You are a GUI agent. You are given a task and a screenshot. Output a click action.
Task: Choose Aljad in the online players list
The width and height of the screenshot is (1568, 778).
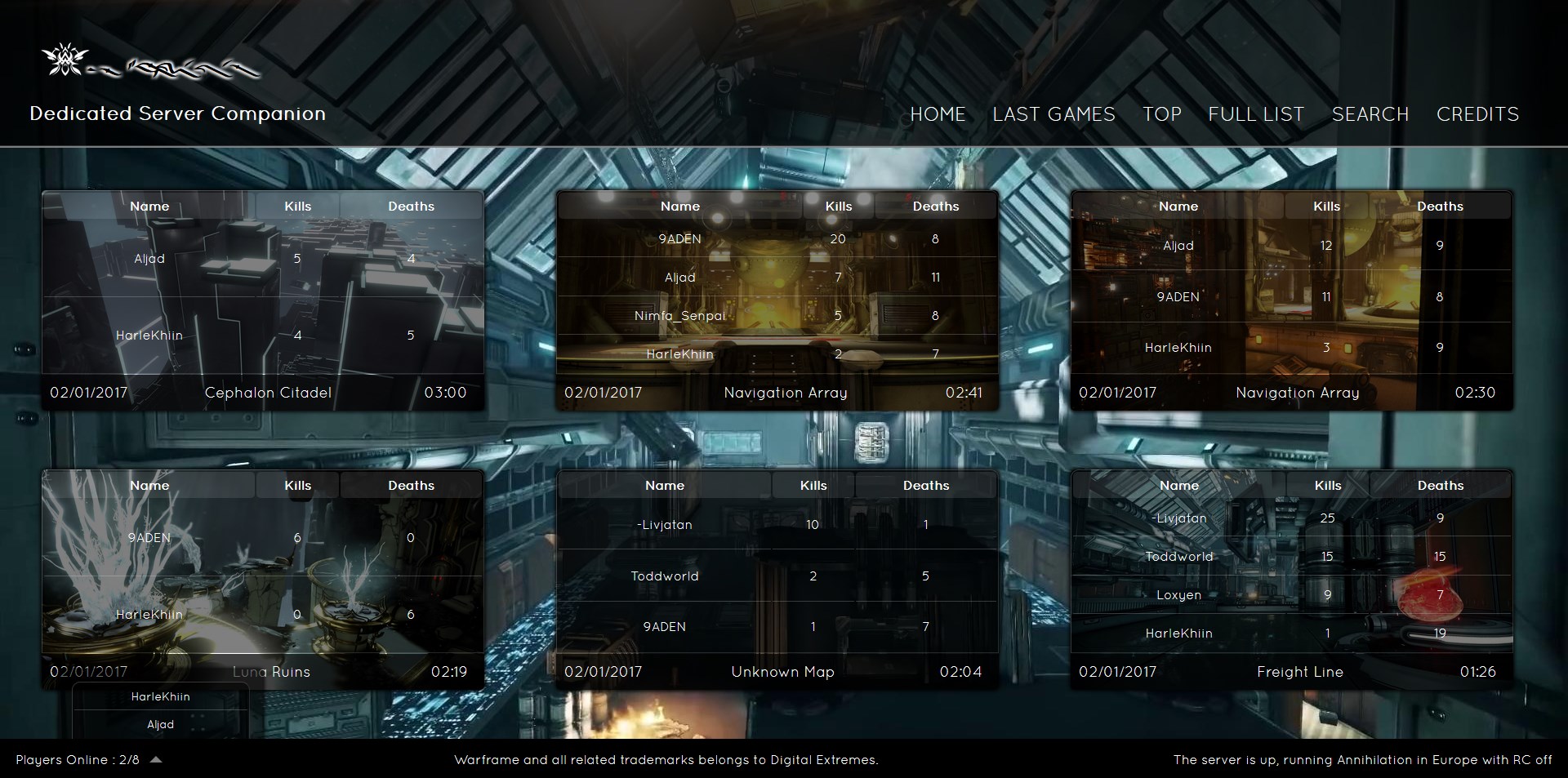tap(160, 724)
